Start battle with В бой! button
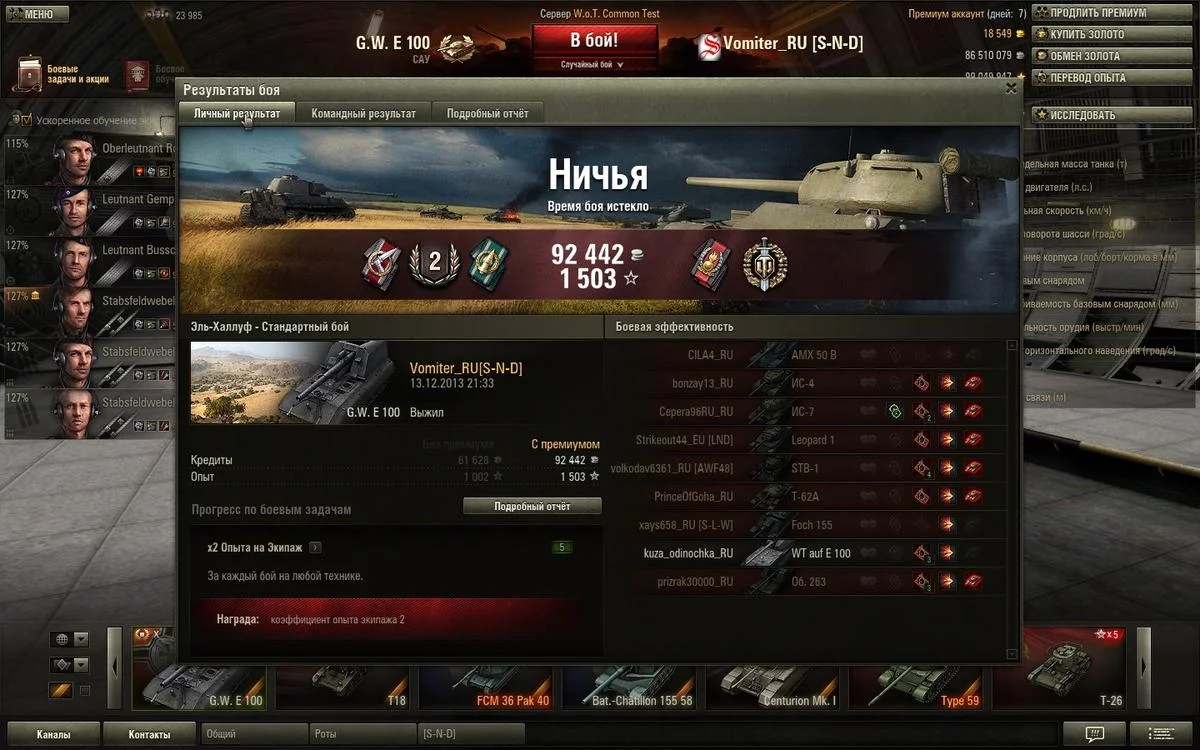Image resolution: width=1200 pixels, height=750 pixels. 594,40
